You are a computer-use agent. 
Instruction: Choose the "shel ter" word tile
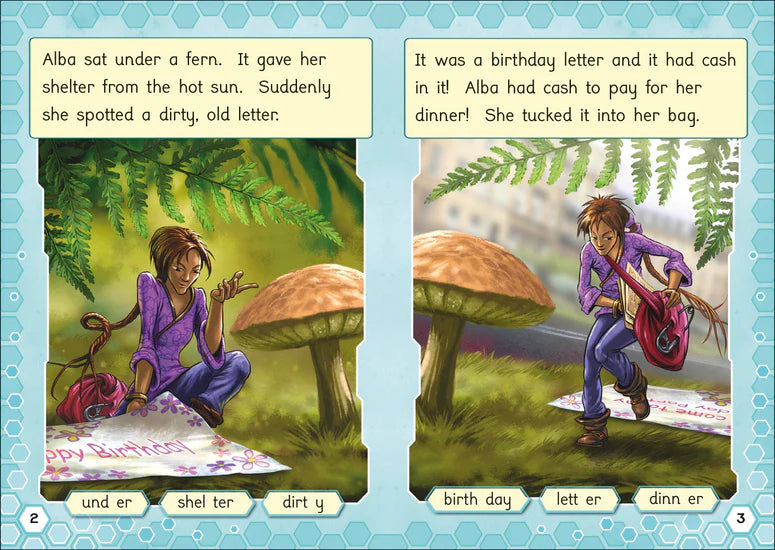[205, 502]
